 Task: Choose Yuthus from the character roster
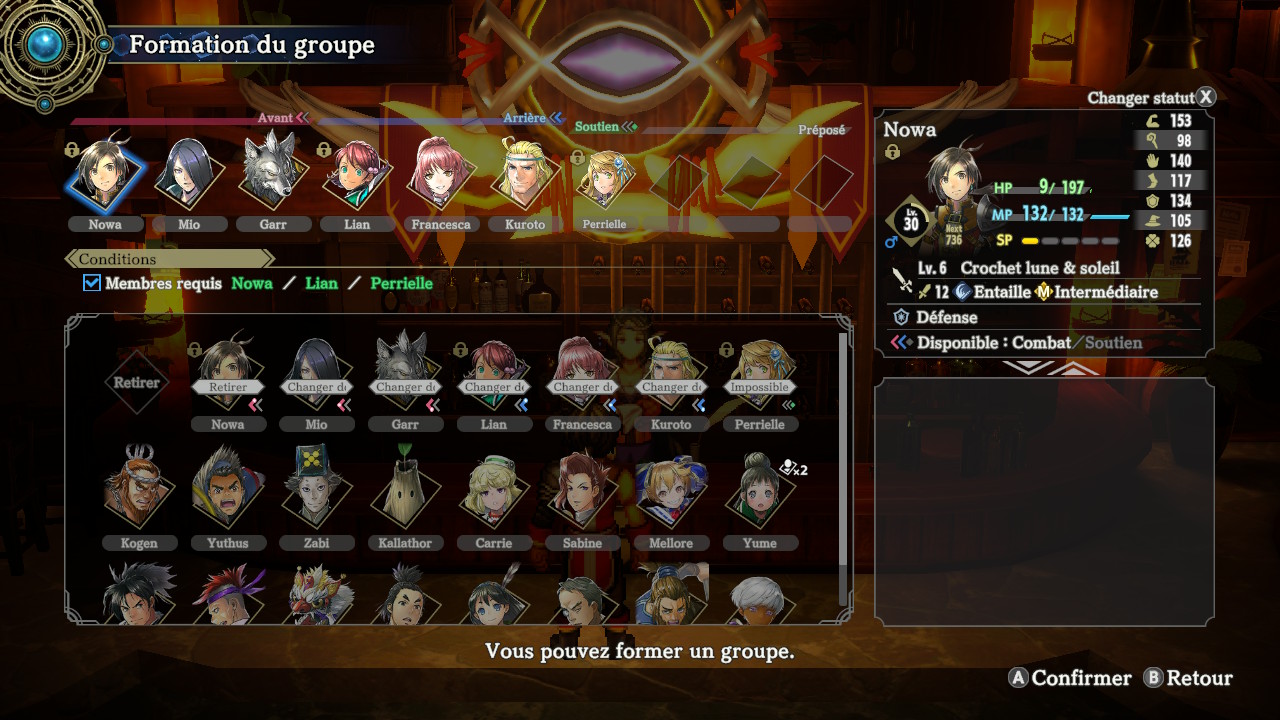pos(227,492)
